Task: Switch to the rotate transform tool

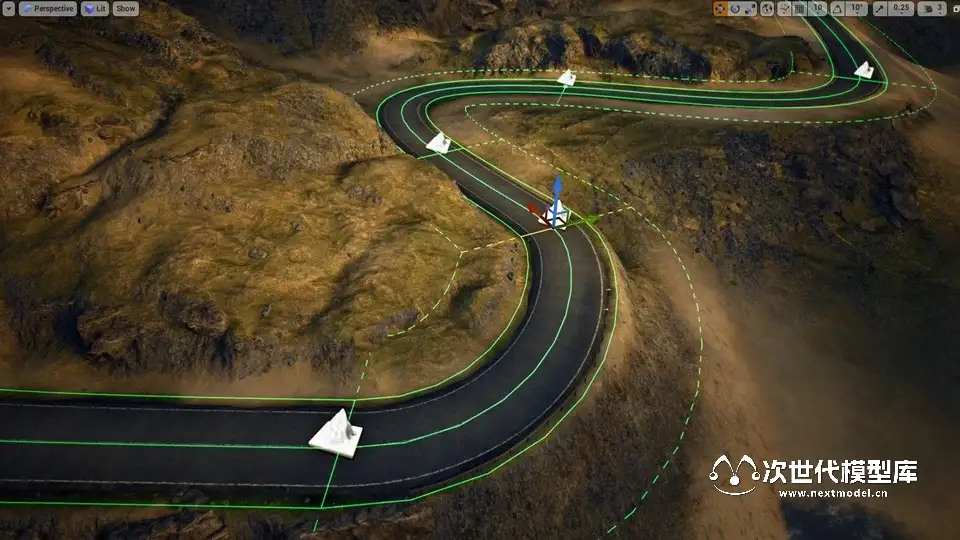Action: tap(736, 8)
